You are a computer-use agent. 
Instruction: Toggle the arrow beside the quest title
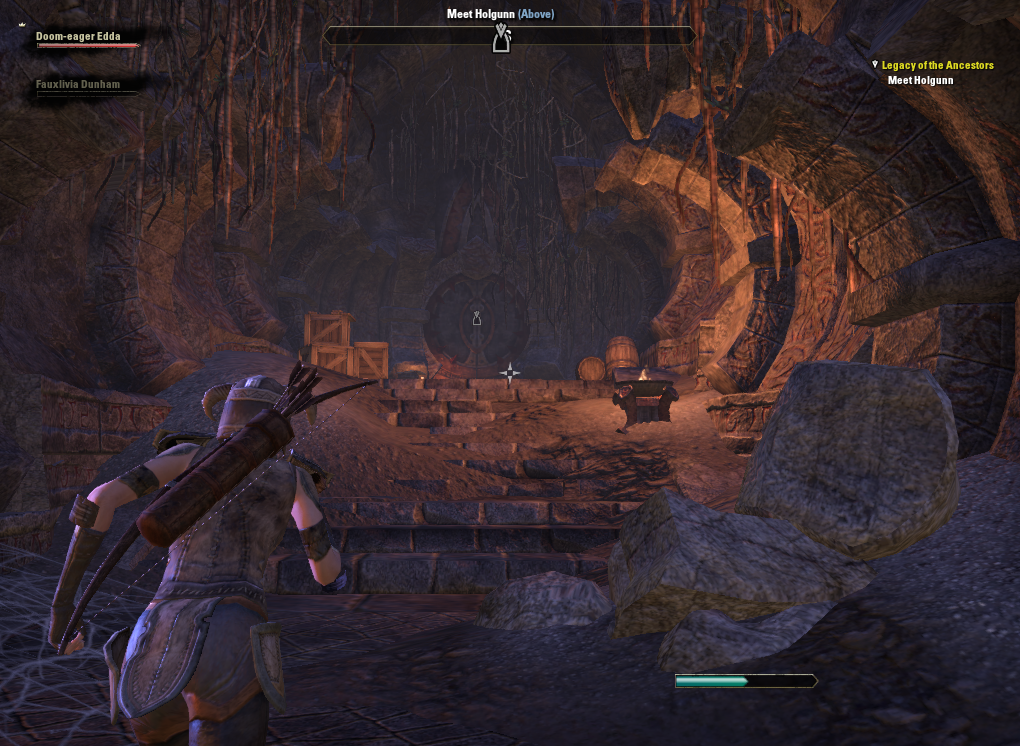pos(875,65)
